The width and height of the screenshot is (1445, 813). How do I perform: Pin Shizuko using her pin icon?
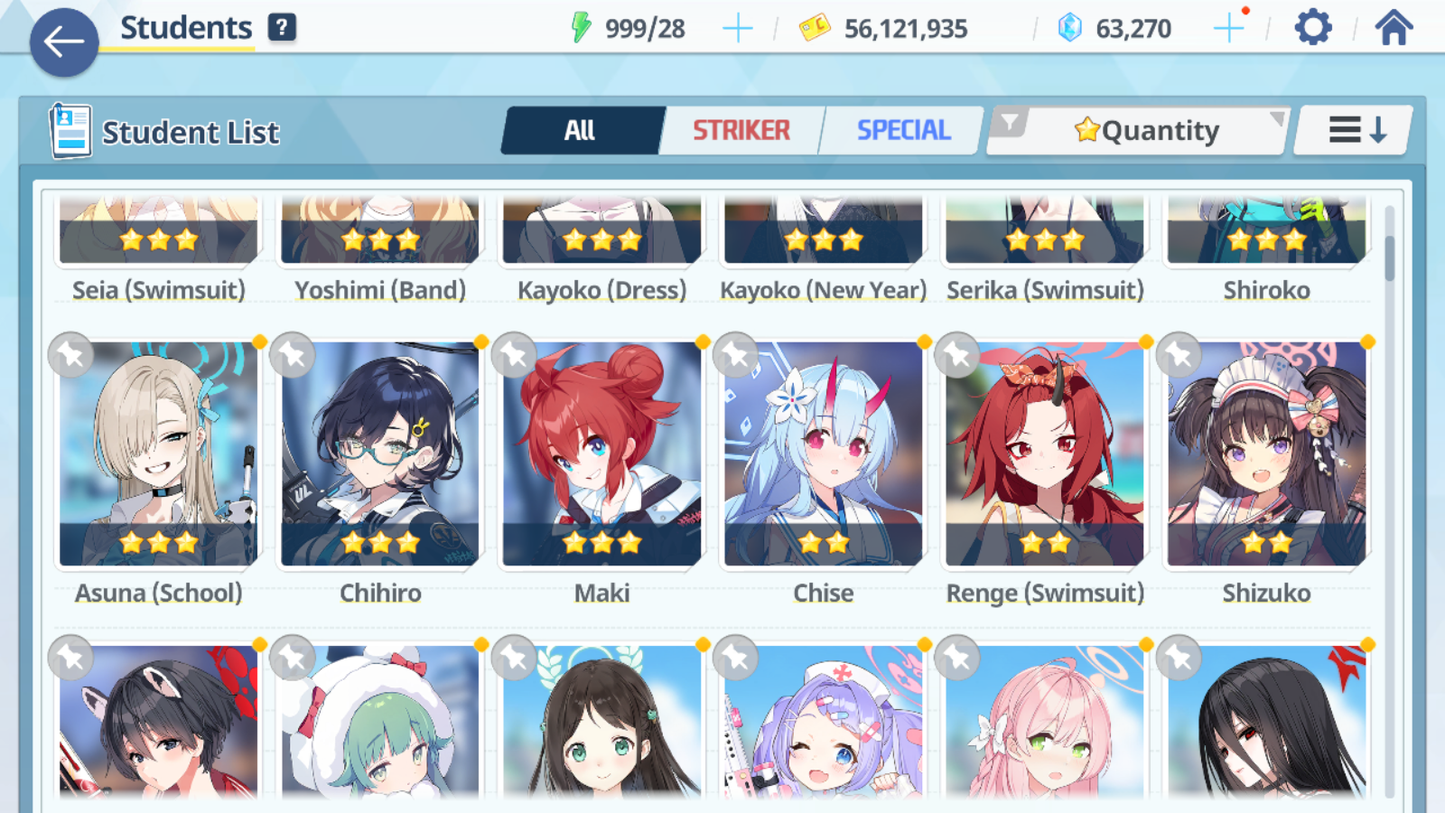[x=1178, y=354]
